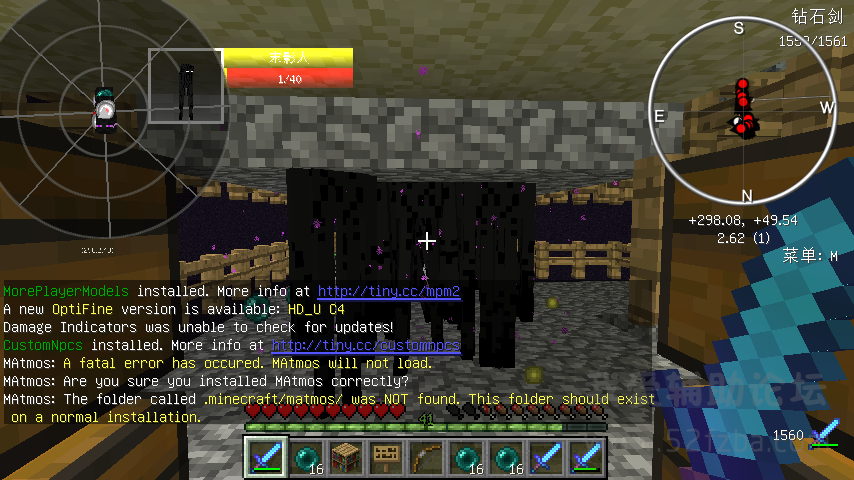Choose the wooden sign hotbar slot

point(385,457)
